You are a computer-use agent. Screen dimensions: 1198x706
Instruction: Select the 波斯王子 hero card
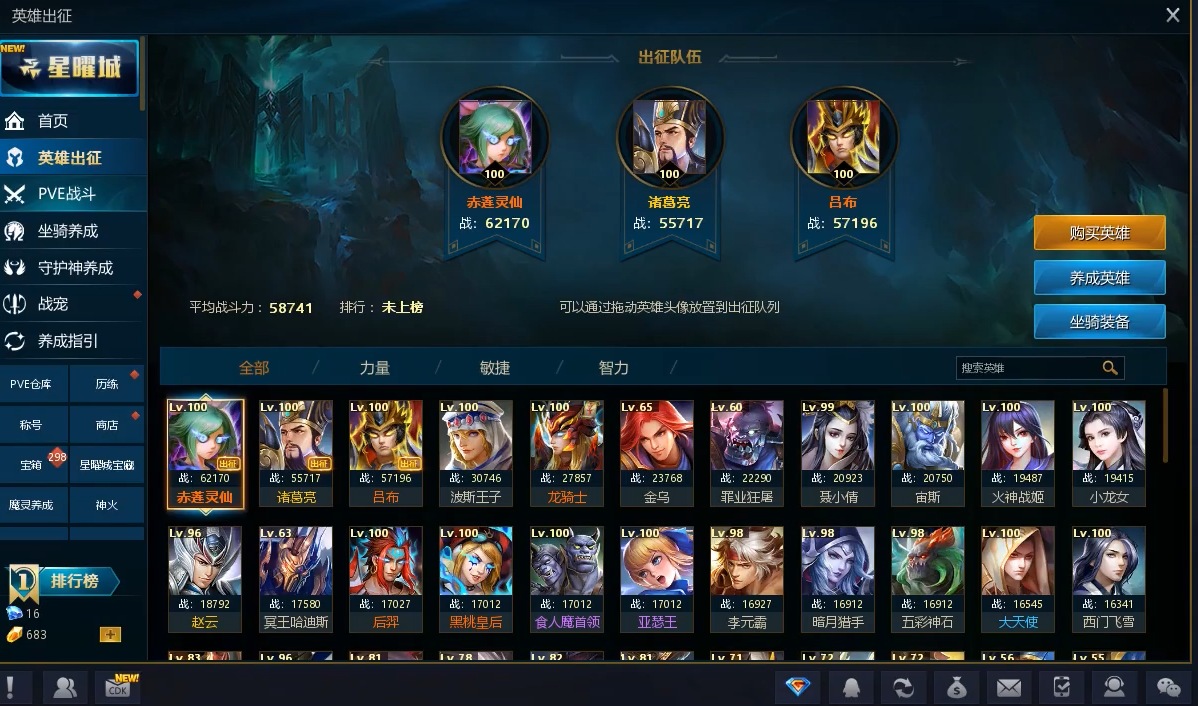click(x=476, y=452)
